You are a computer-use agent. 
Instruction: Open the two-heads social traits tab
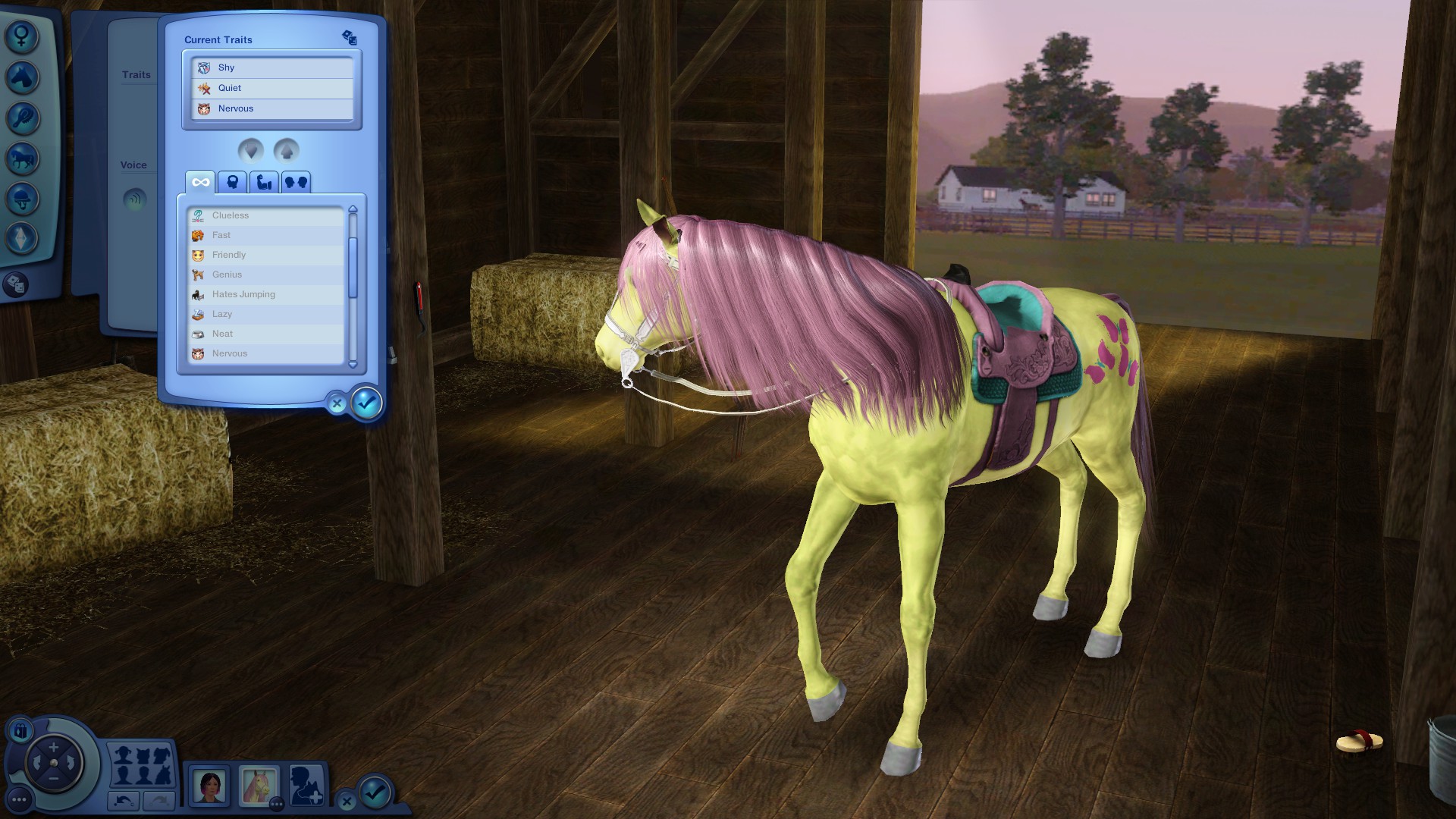tap(296, 182)
